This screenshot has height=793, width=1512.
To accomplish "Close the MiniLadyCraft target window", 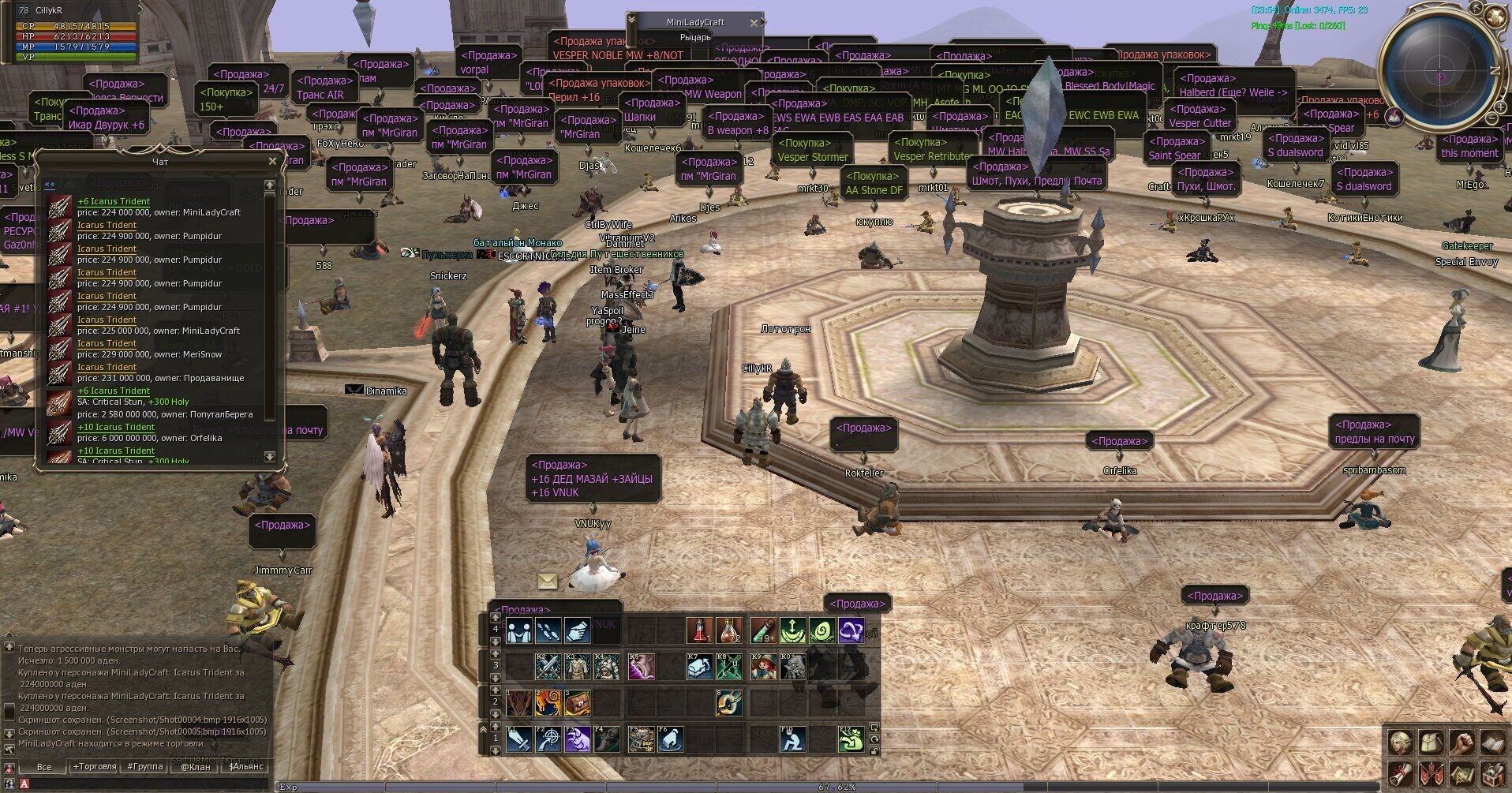I will (754, 23).
